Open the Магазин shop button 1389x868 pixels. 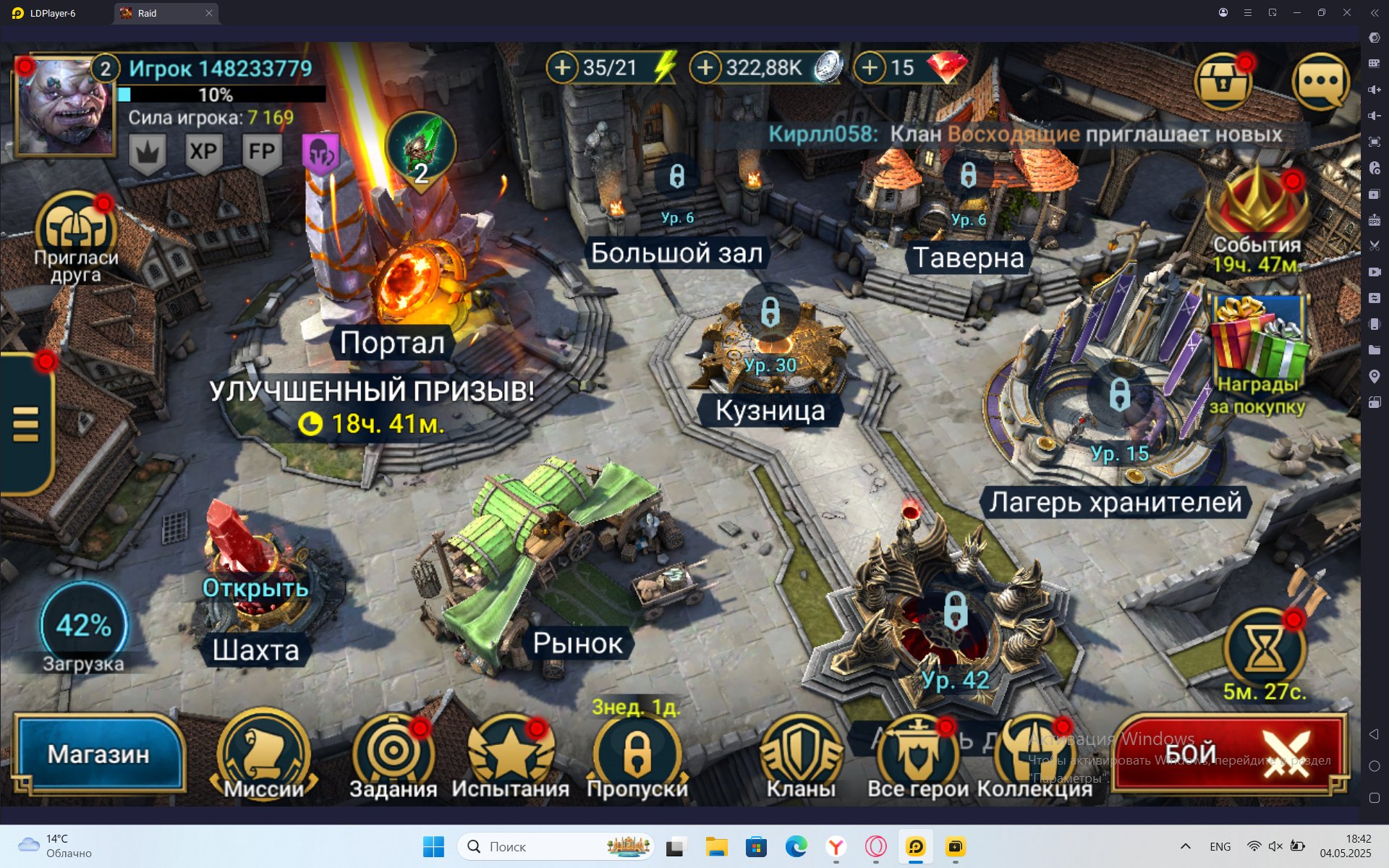(99, 754)
